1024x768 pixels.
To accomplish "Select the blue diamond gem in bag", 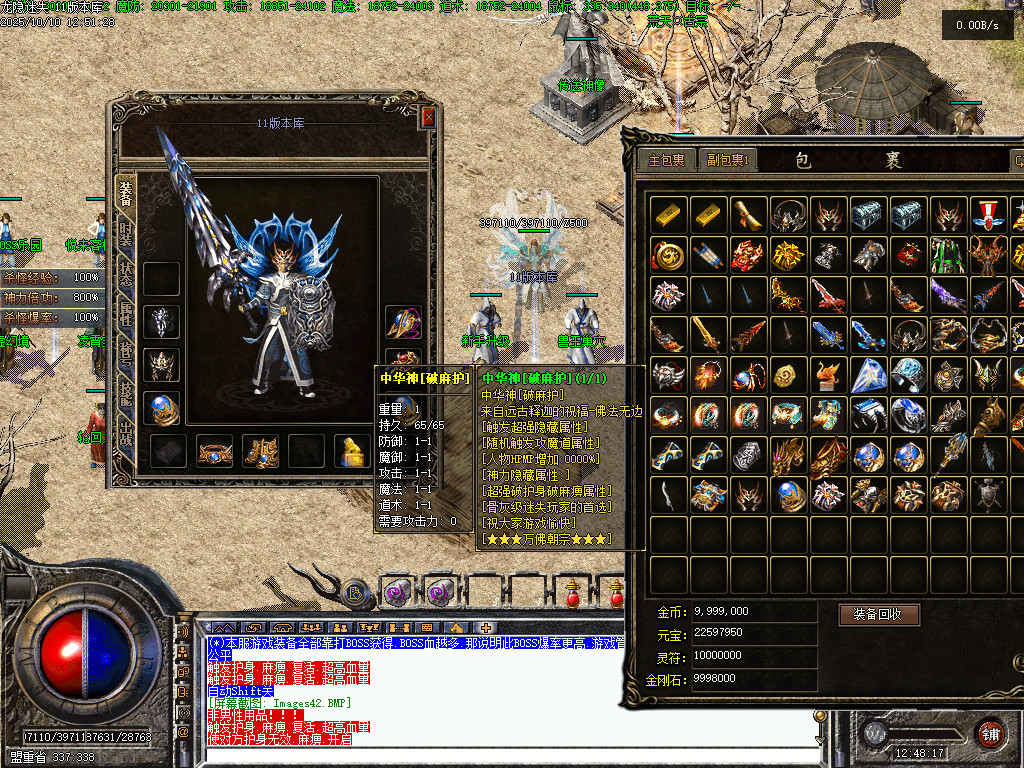I will click(868, 374).
